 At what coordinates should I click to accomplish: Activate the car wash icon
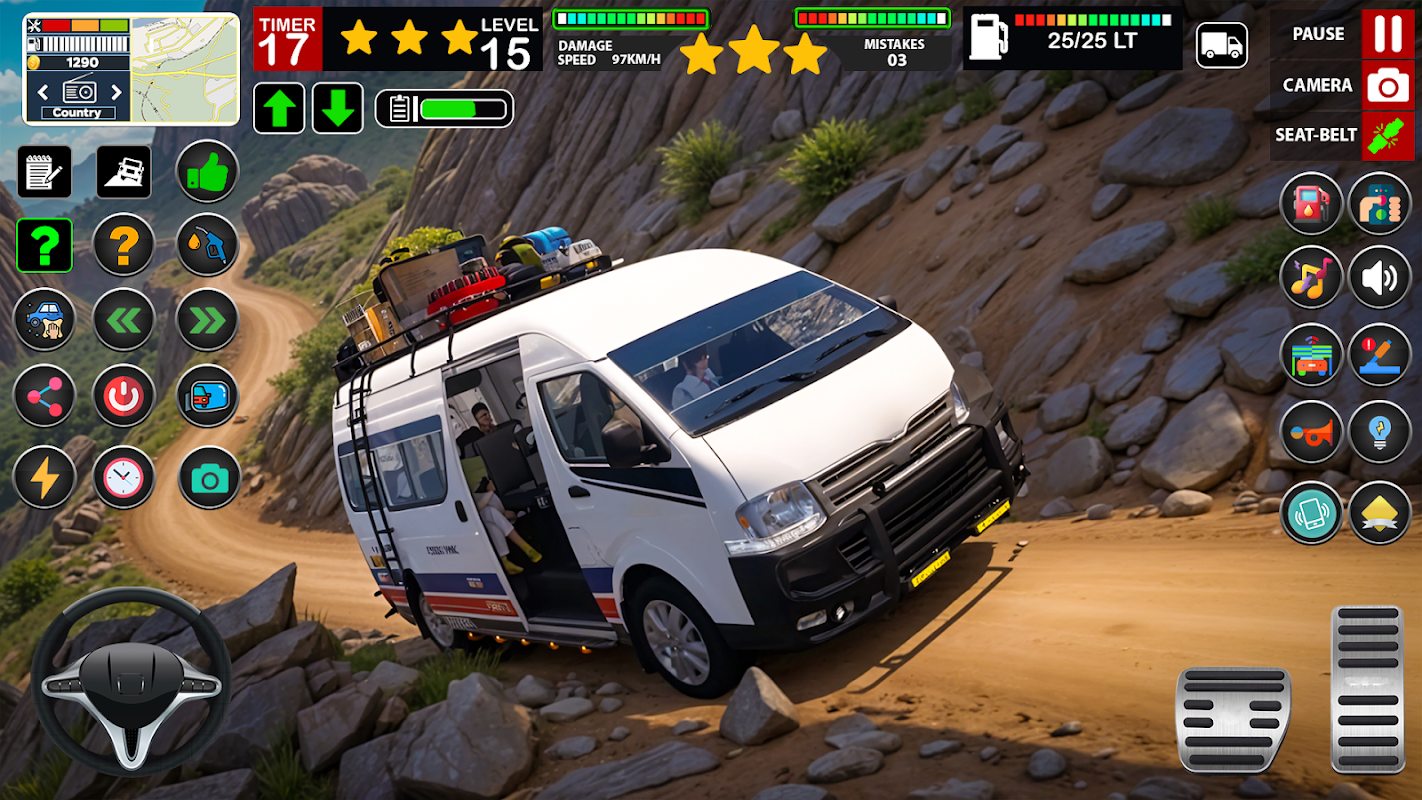(x=44, y=319)
